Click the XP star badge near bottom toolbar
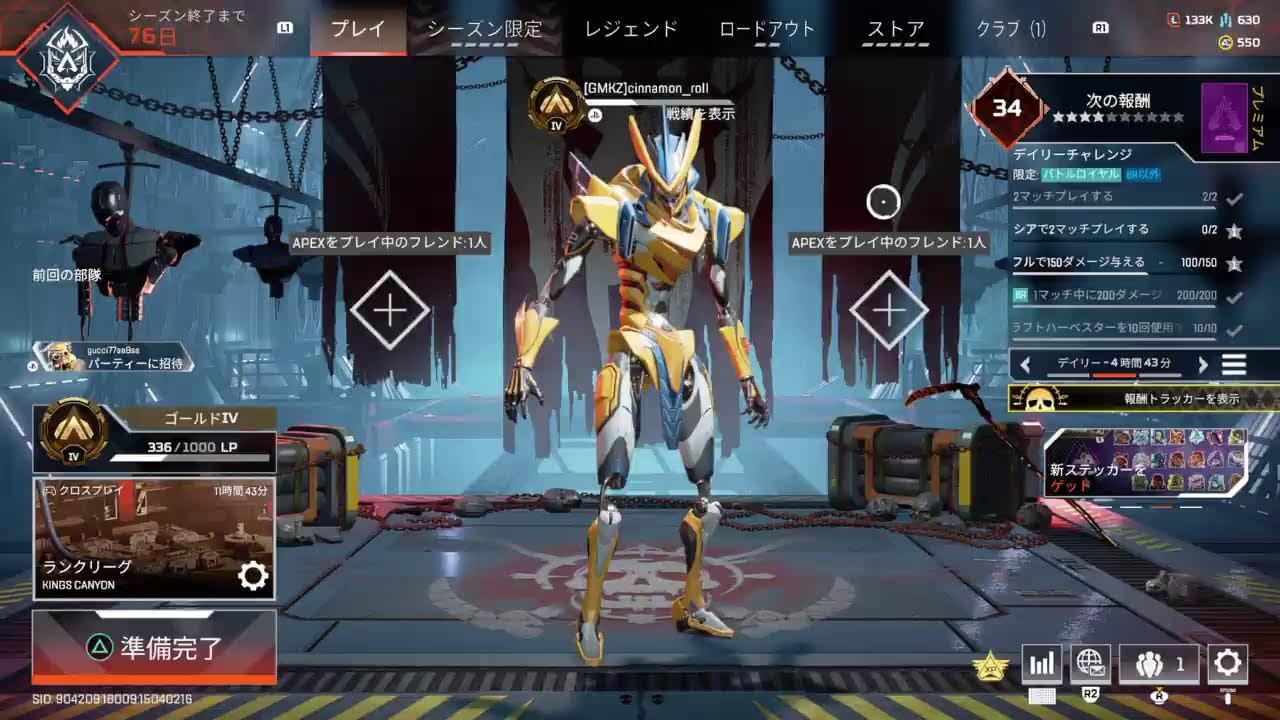This screenshot has height=720, width=1280. [x=988, y=663]
